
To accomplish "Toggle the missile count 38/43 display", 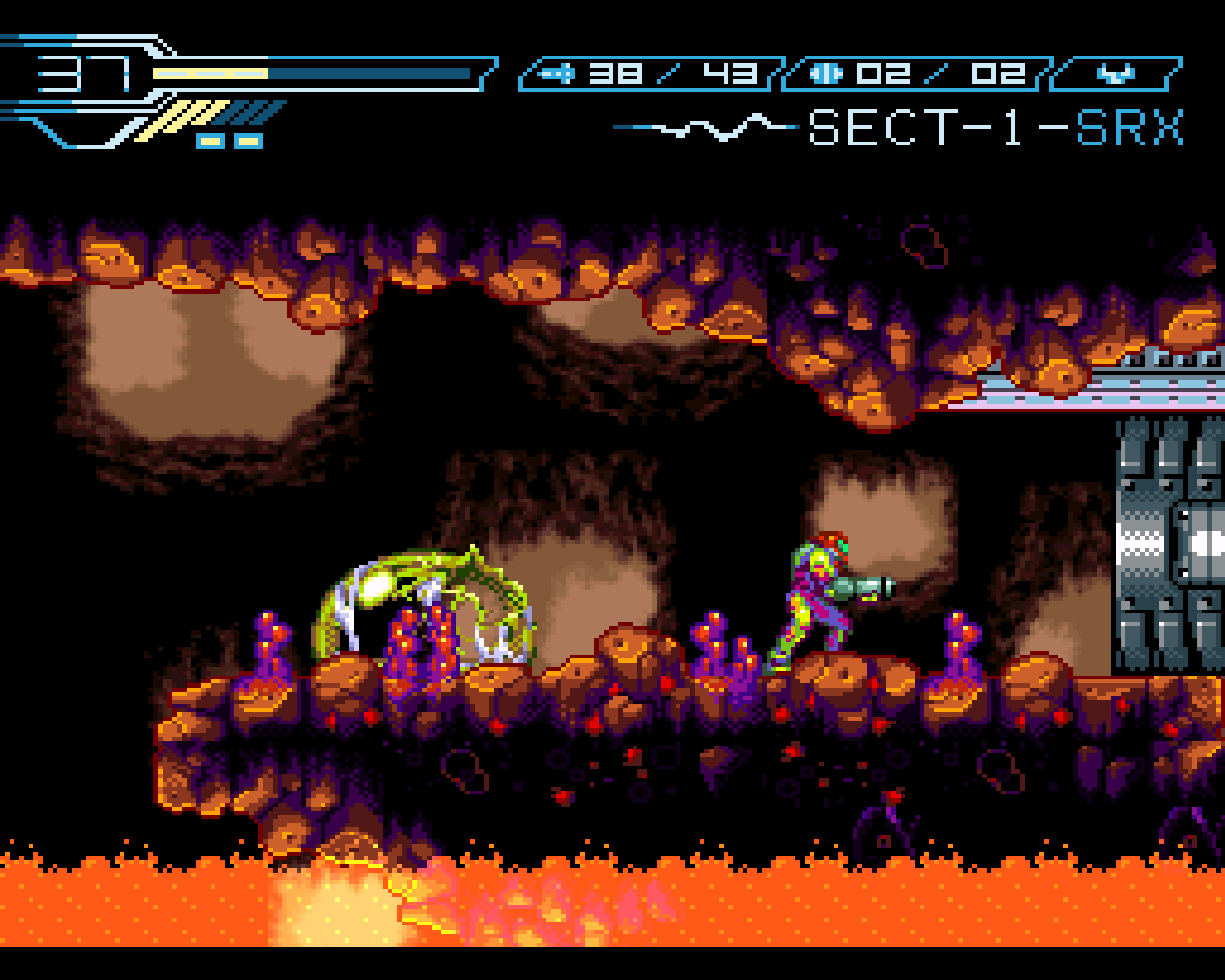I will (x=670, y=71).
